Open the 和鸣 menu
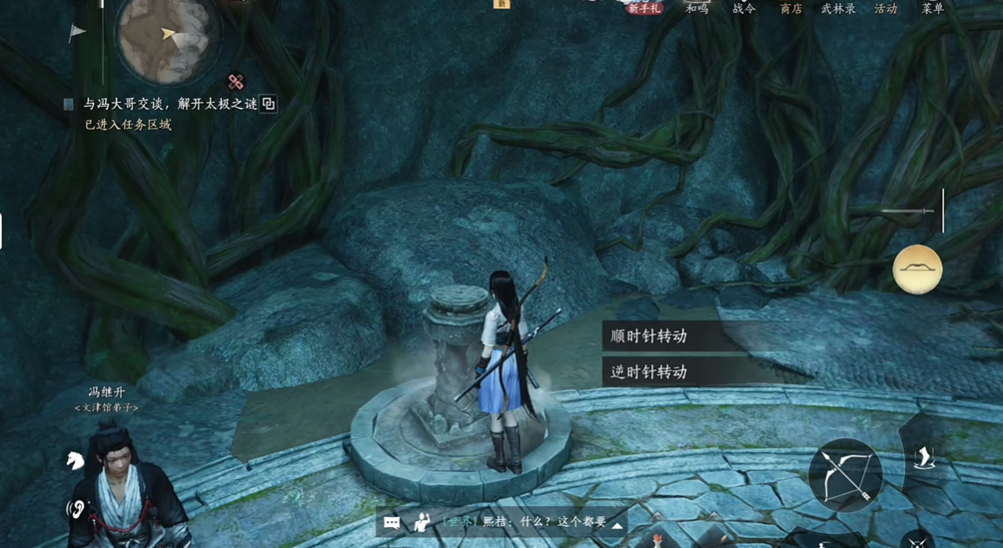 point(697,8)
